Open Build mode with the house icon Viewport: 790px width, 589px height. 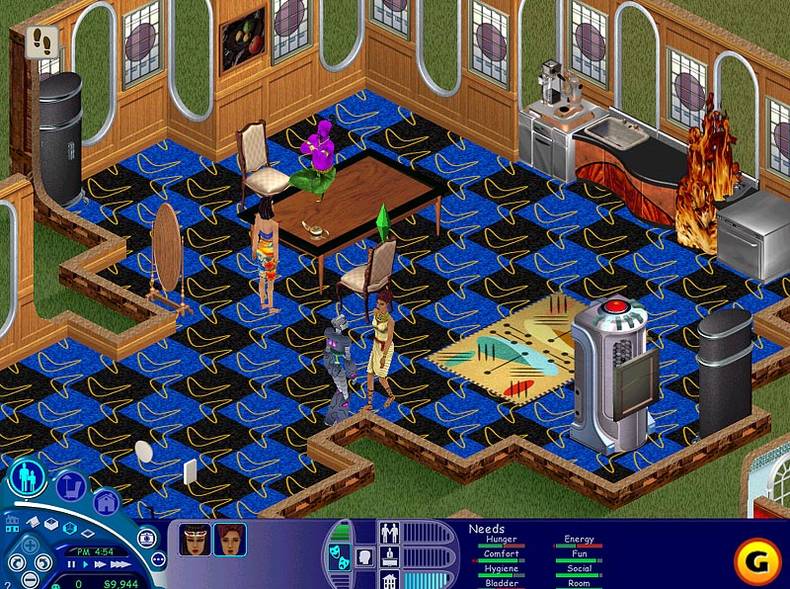click(x=105, y=502)
